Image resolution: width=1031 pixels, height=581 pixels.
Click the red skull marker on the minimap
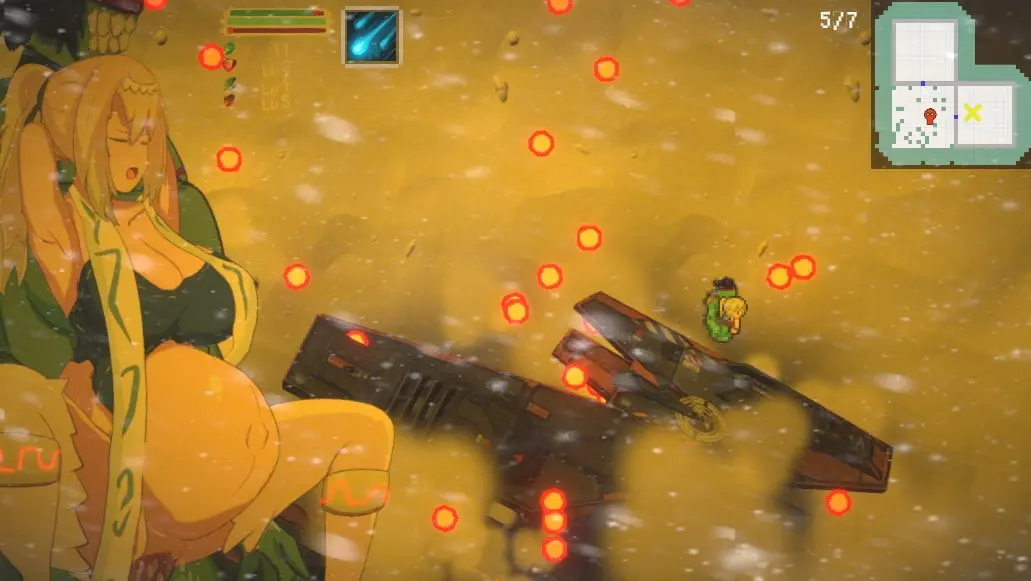point(930,116)
